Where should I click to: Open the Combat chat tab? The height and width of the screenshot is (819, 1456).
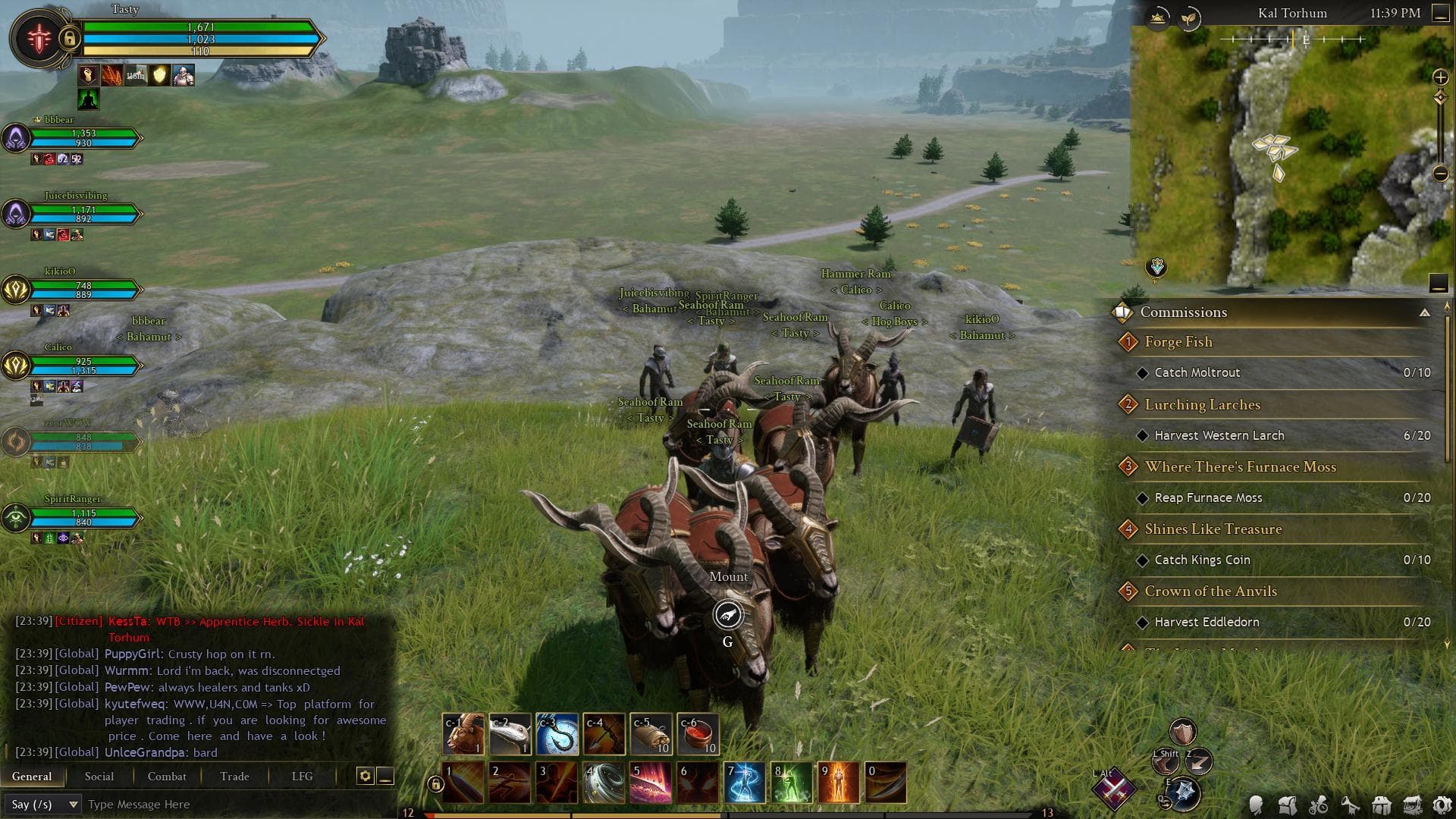pos(167,776)
